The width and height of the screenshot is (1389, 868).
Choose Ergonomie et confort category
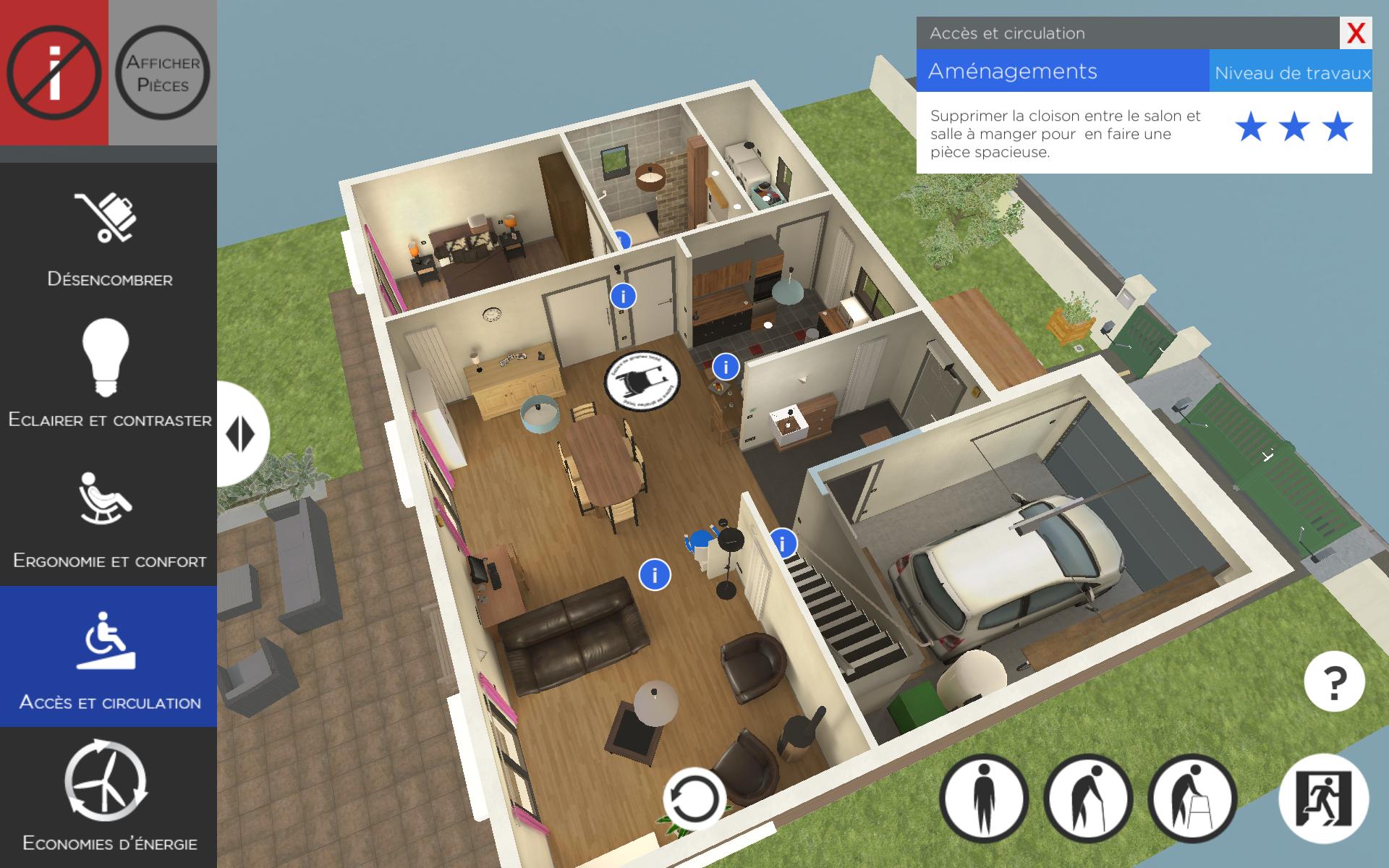[x=109, y=515]
